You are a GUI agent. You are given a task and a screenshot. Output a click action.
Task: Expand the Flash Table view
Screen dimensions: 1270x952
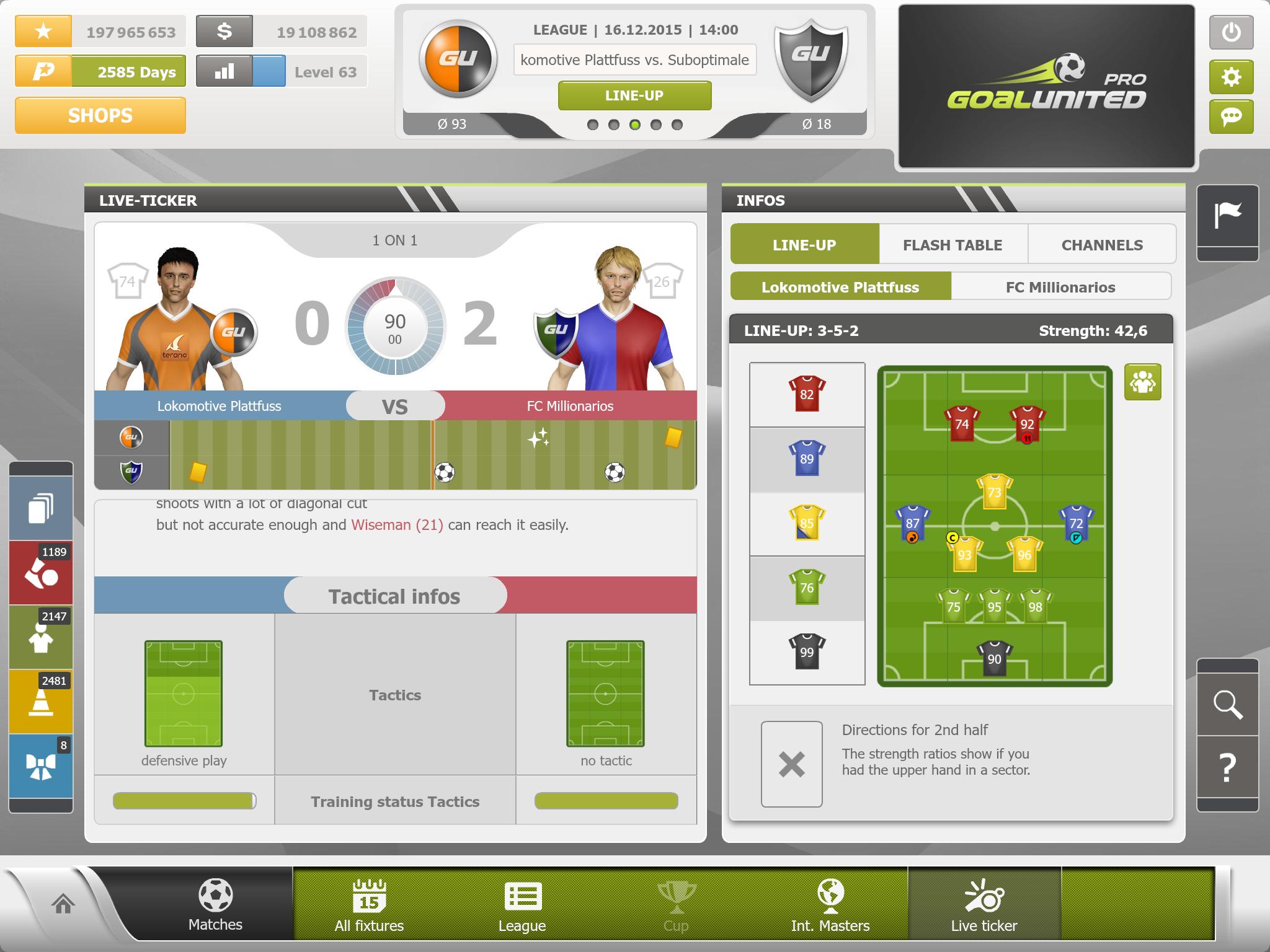click(x=952, y=244)
